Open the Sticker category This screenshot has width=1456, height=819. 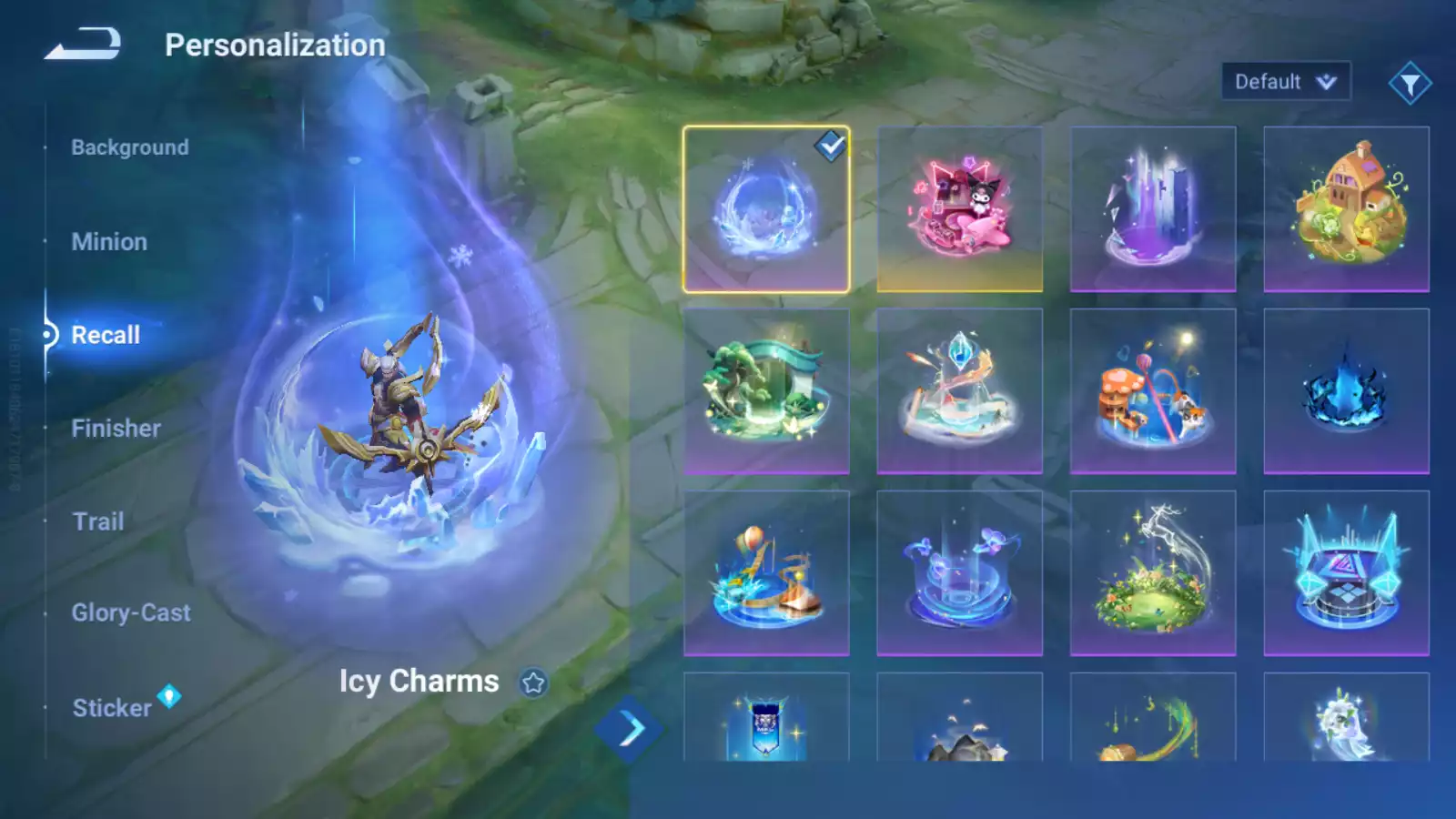click(112, 708)
